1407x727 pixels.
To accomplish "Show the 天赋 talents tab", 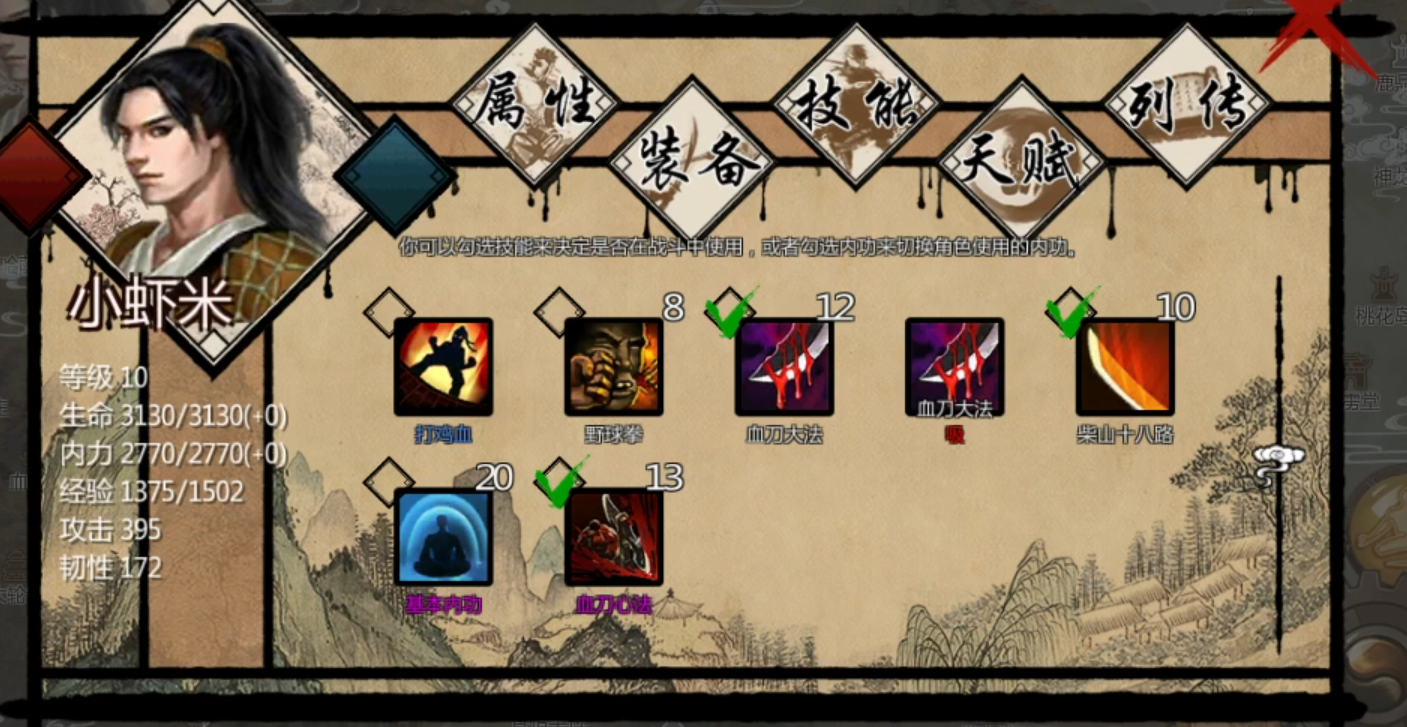I will tap(1021, 162).
